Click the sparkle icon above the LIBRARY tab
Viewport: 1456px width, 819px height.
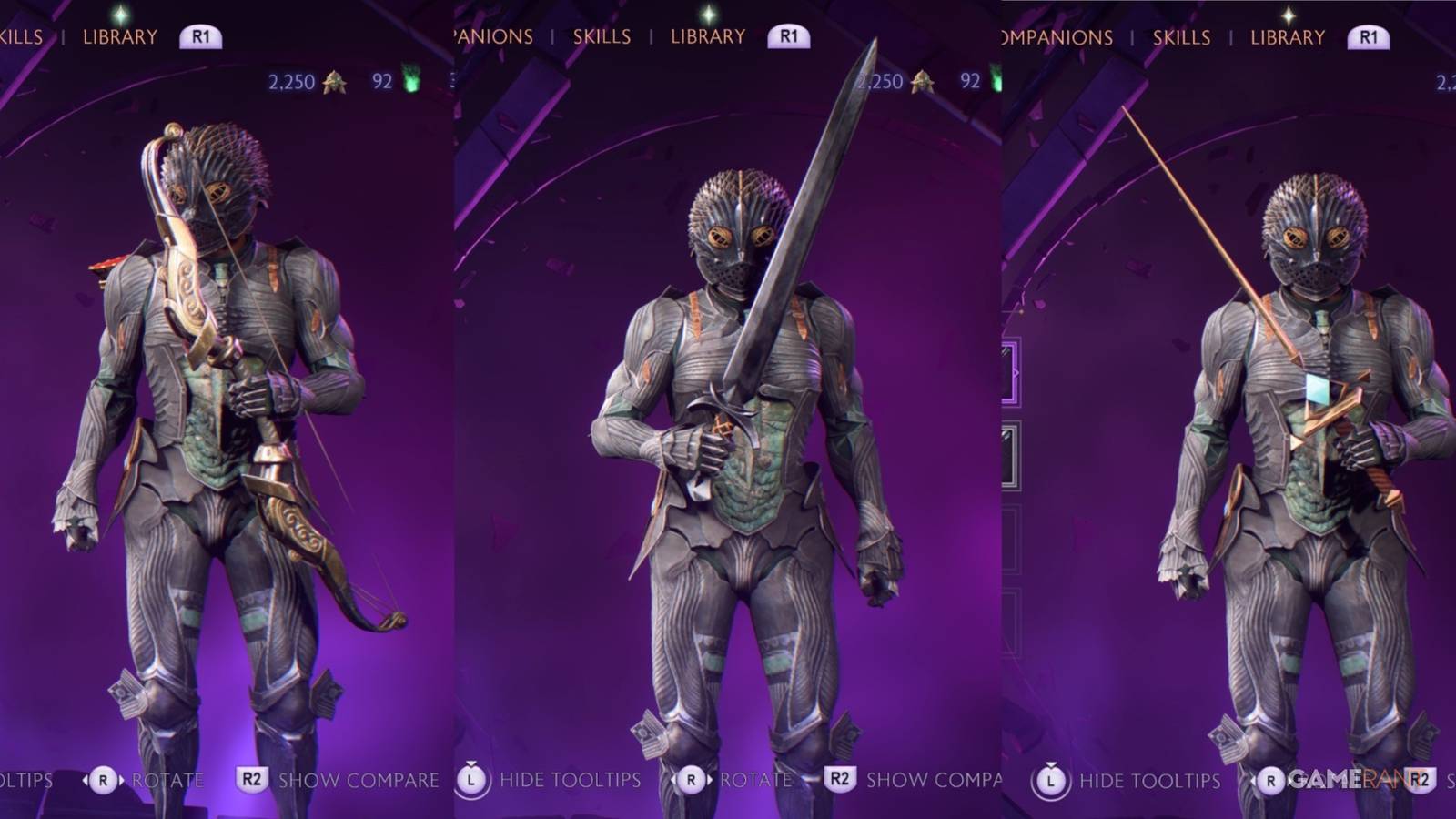710,13
